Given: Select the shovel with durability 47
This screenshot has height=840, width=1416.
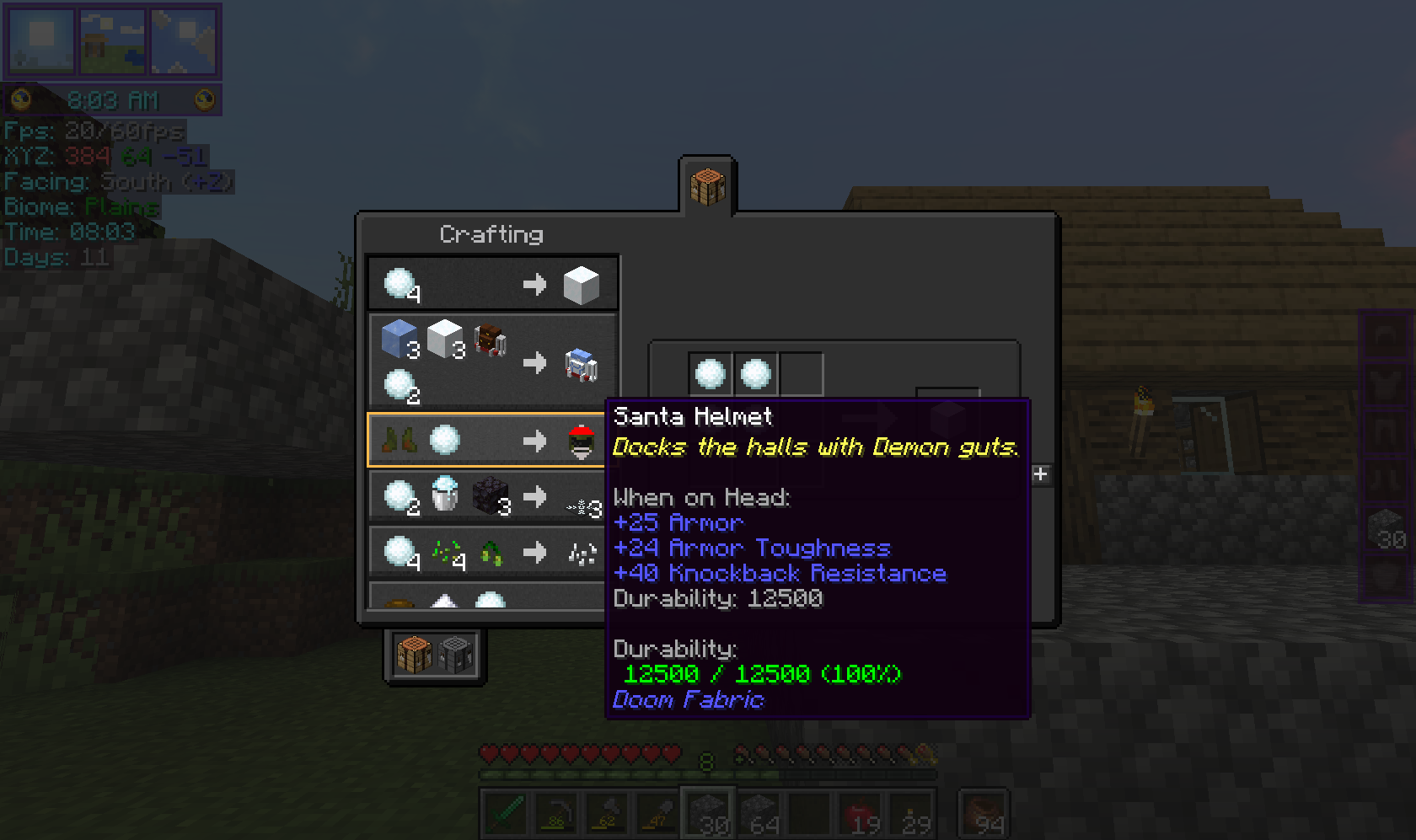Looking at the screenshot, I should click(x=657, y=811).
